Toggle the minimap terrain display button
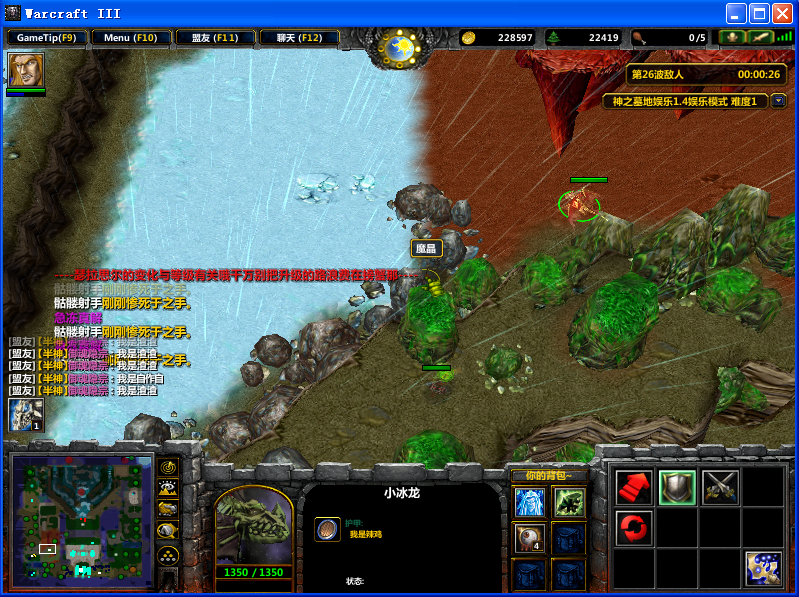 (169, 488)
